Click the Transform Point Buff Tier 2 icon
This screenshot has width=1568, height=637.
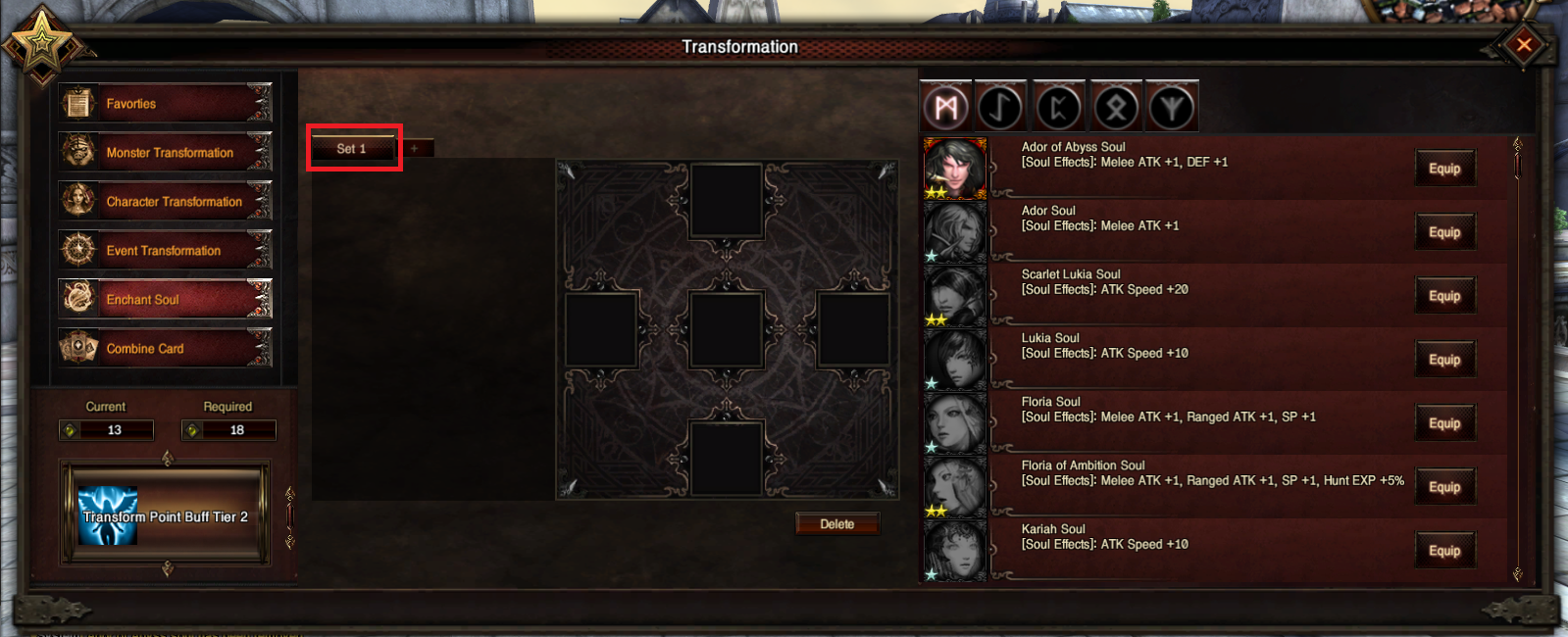108,515
